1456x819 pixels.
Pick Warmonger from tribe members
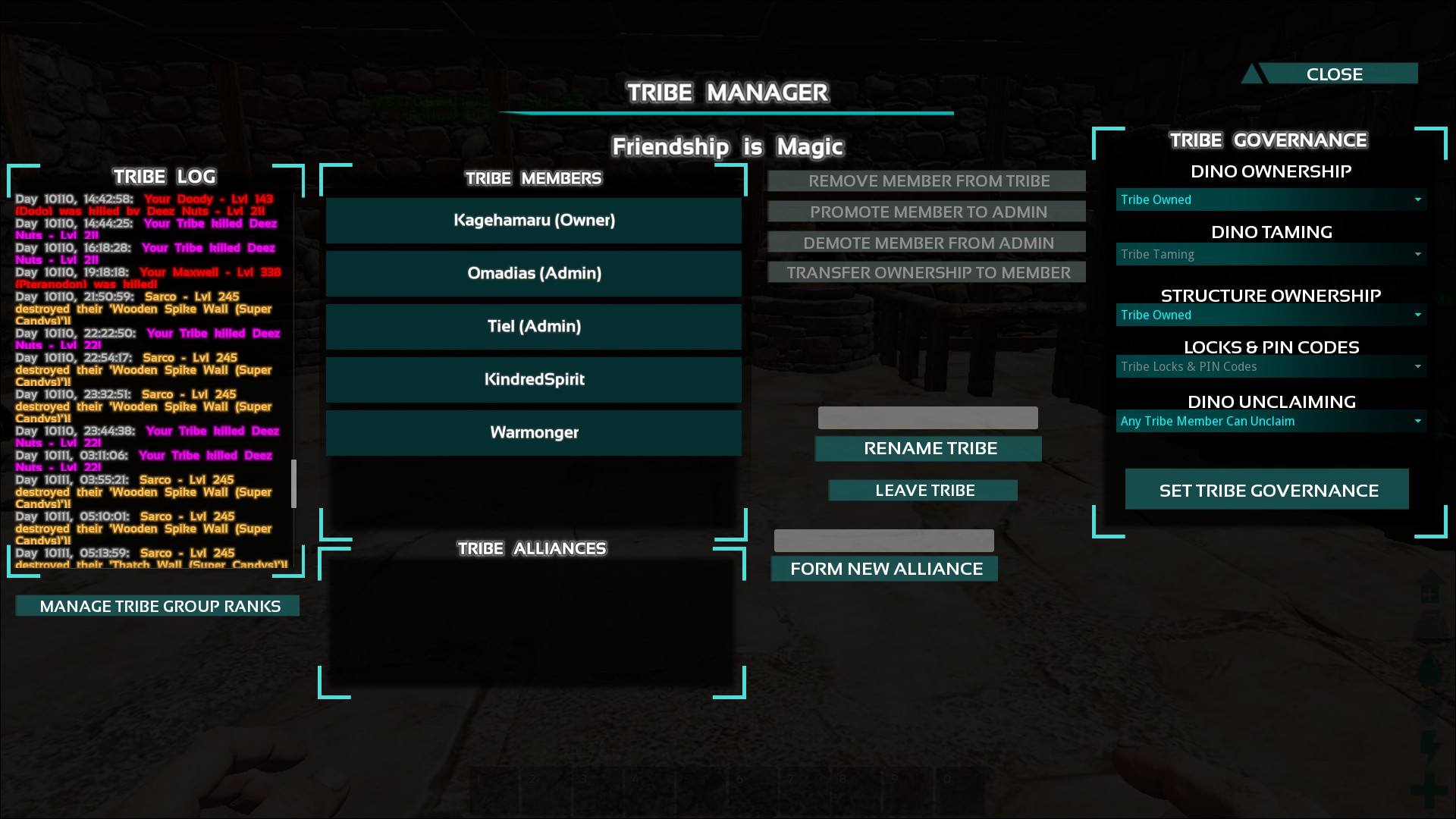(534, 433)
